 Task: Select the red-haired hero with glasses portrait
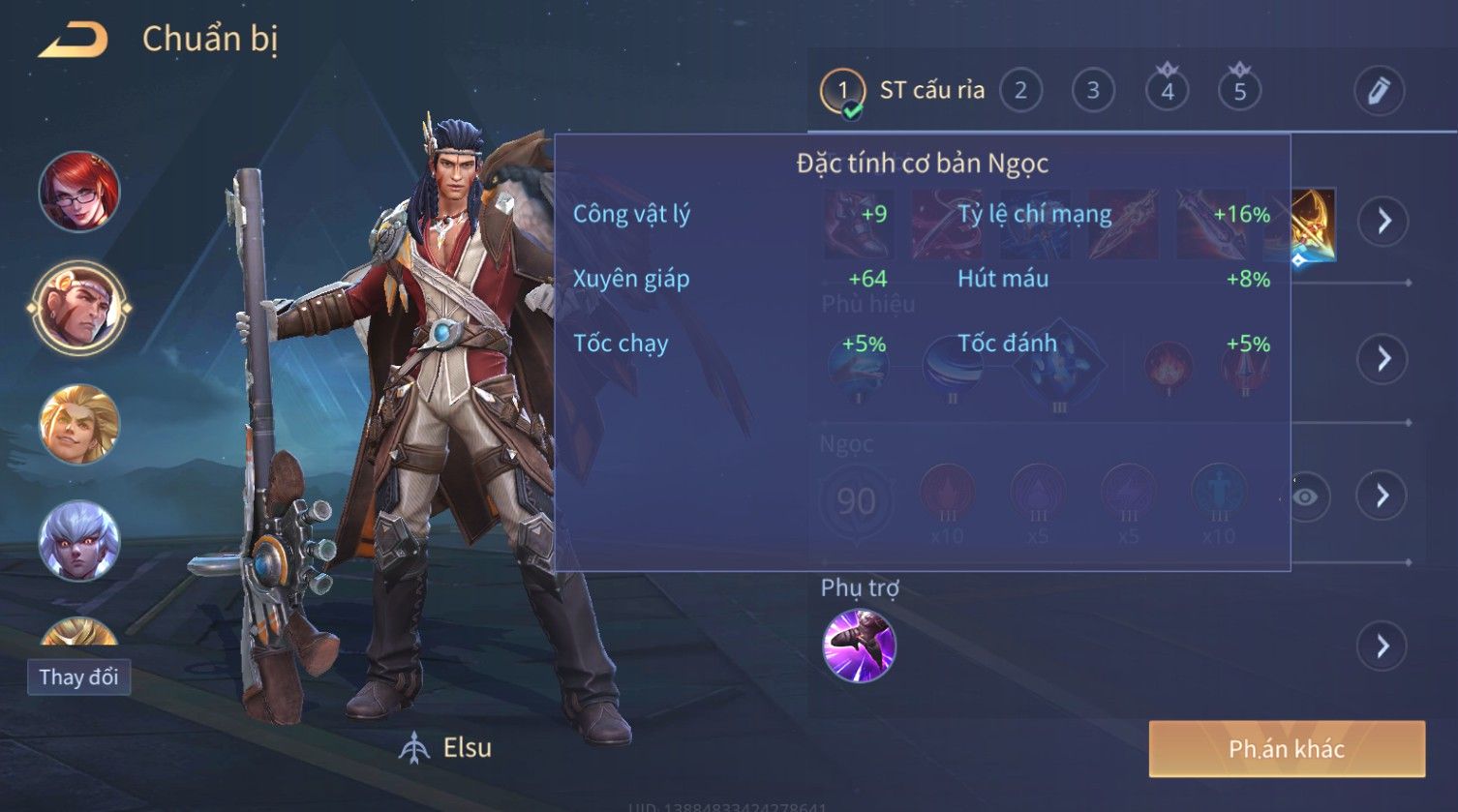(79, 192)
